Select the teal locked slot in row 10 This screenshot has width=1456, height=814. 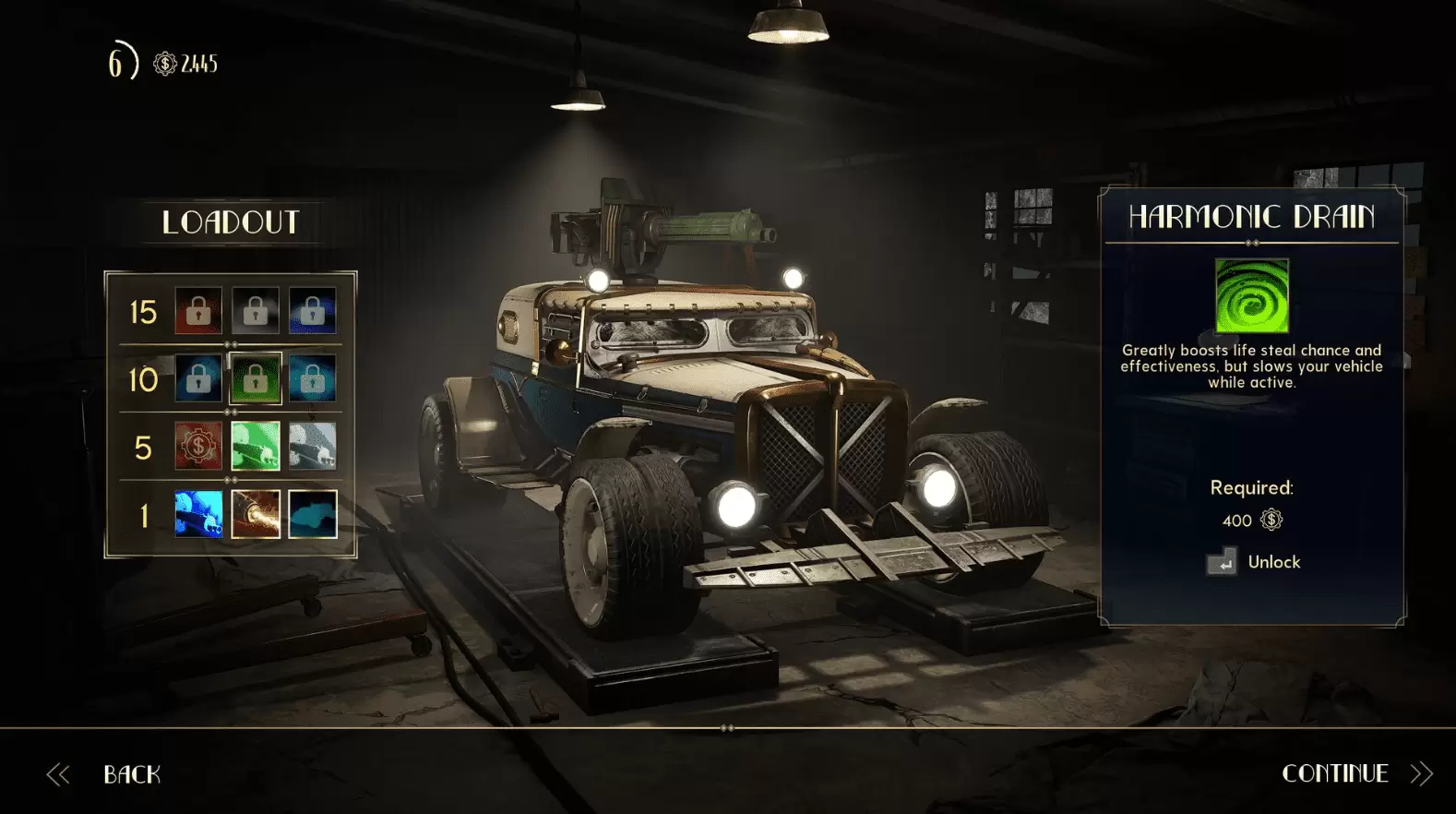pos(313,378)
